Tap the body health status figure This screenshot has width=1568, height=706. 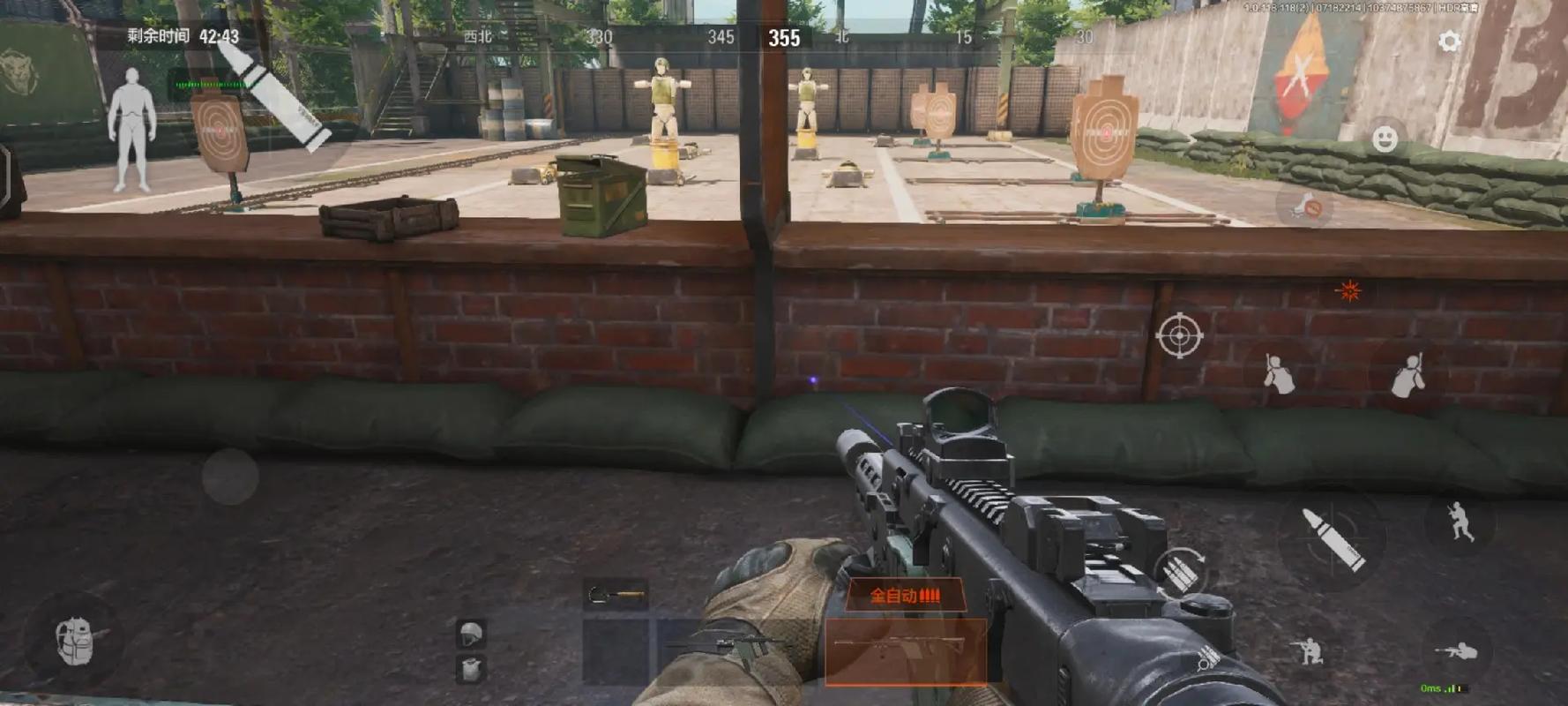(131, 130)
